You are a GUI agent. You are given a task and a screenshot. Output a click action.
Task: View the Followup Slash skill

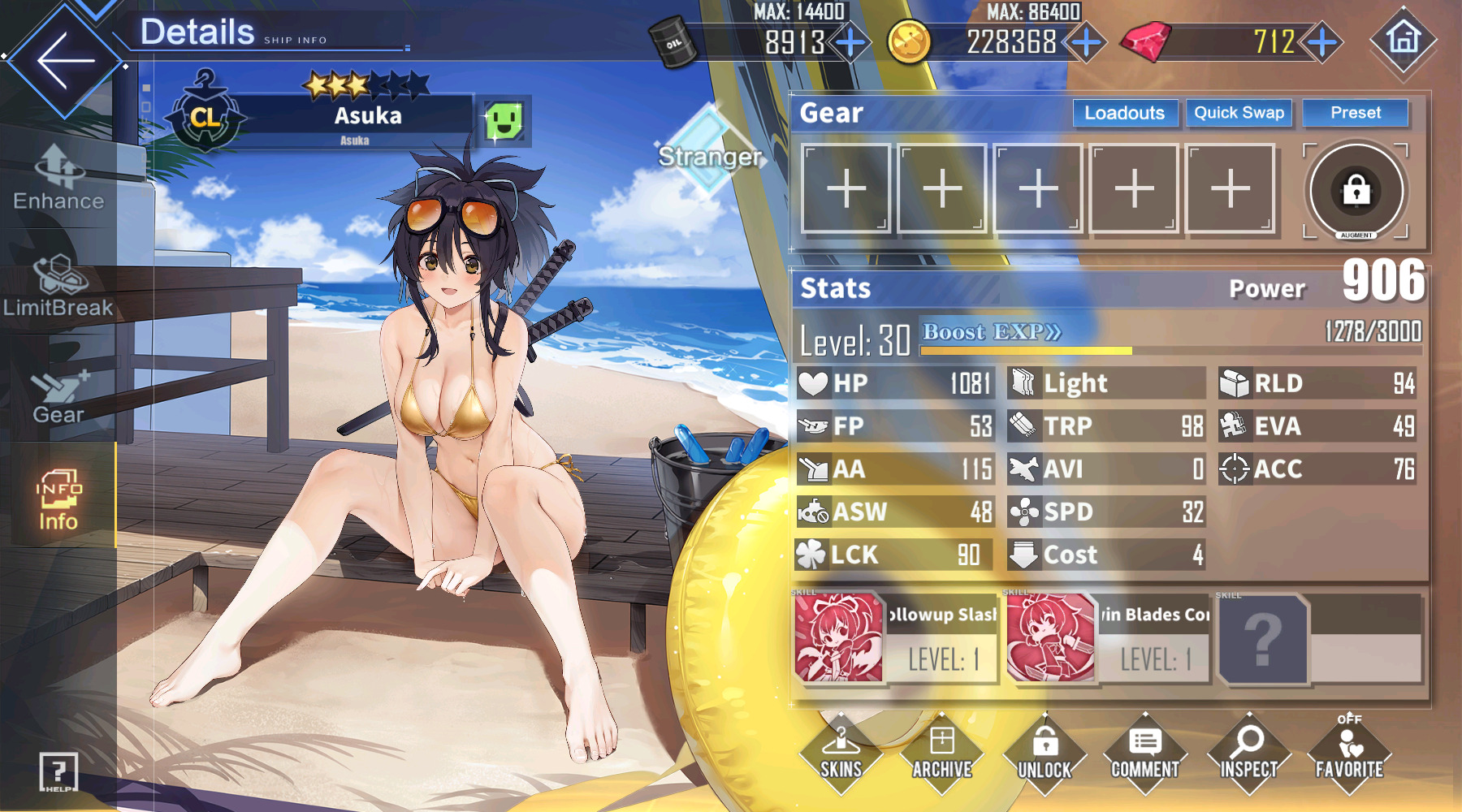[896, 637]
